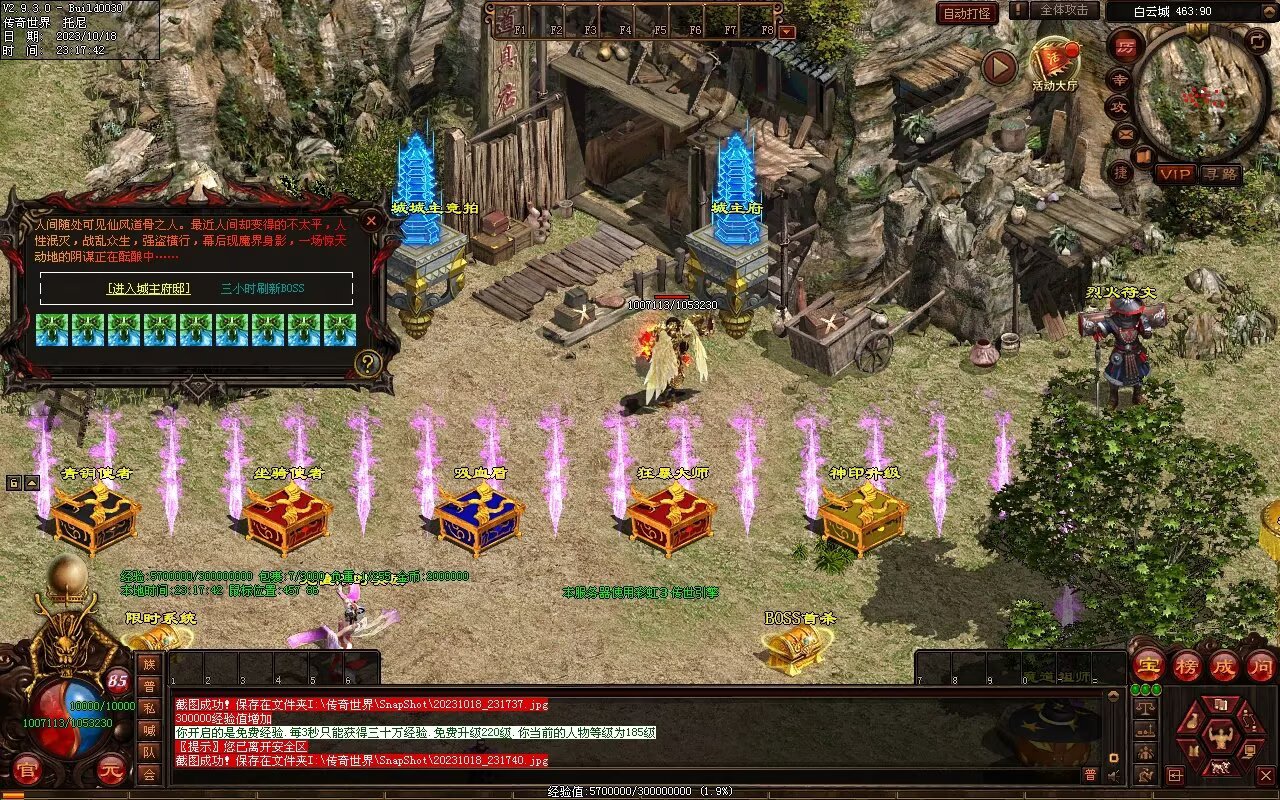The image size is (1280, 800).
Task: Open the dialogue help question mark
Action: click(368, 363)
